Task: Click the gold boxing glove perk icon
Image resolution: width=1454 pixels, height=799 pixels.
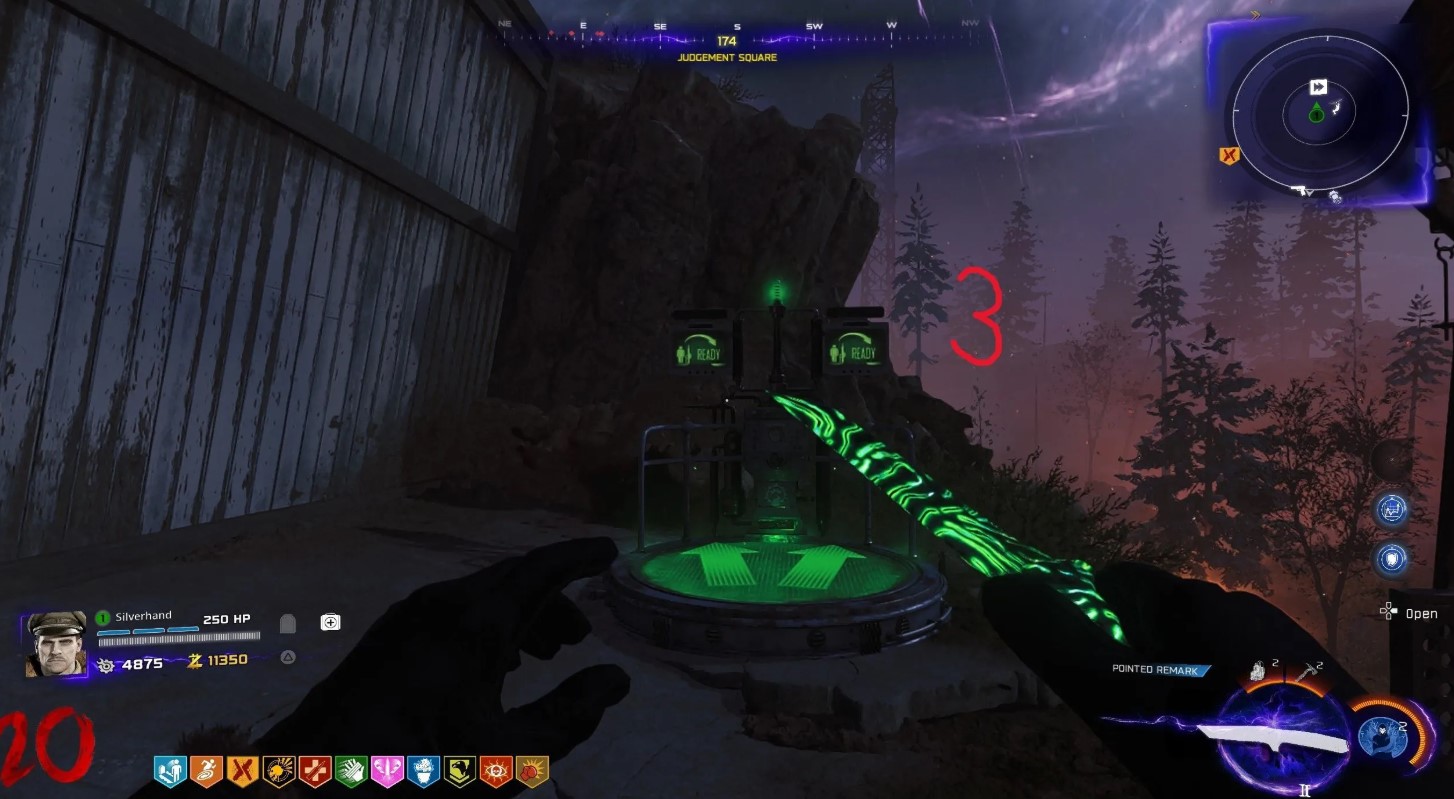Action: (x=532, y=770)
